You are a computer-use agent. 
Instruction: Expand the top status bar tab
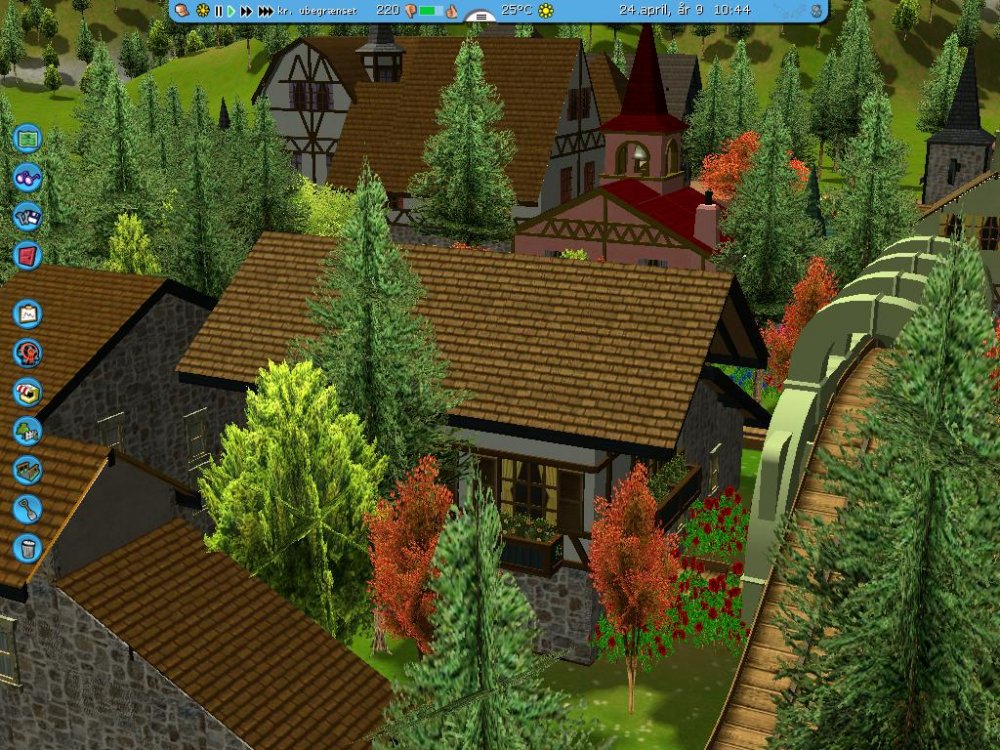click(x=481, y=18)
